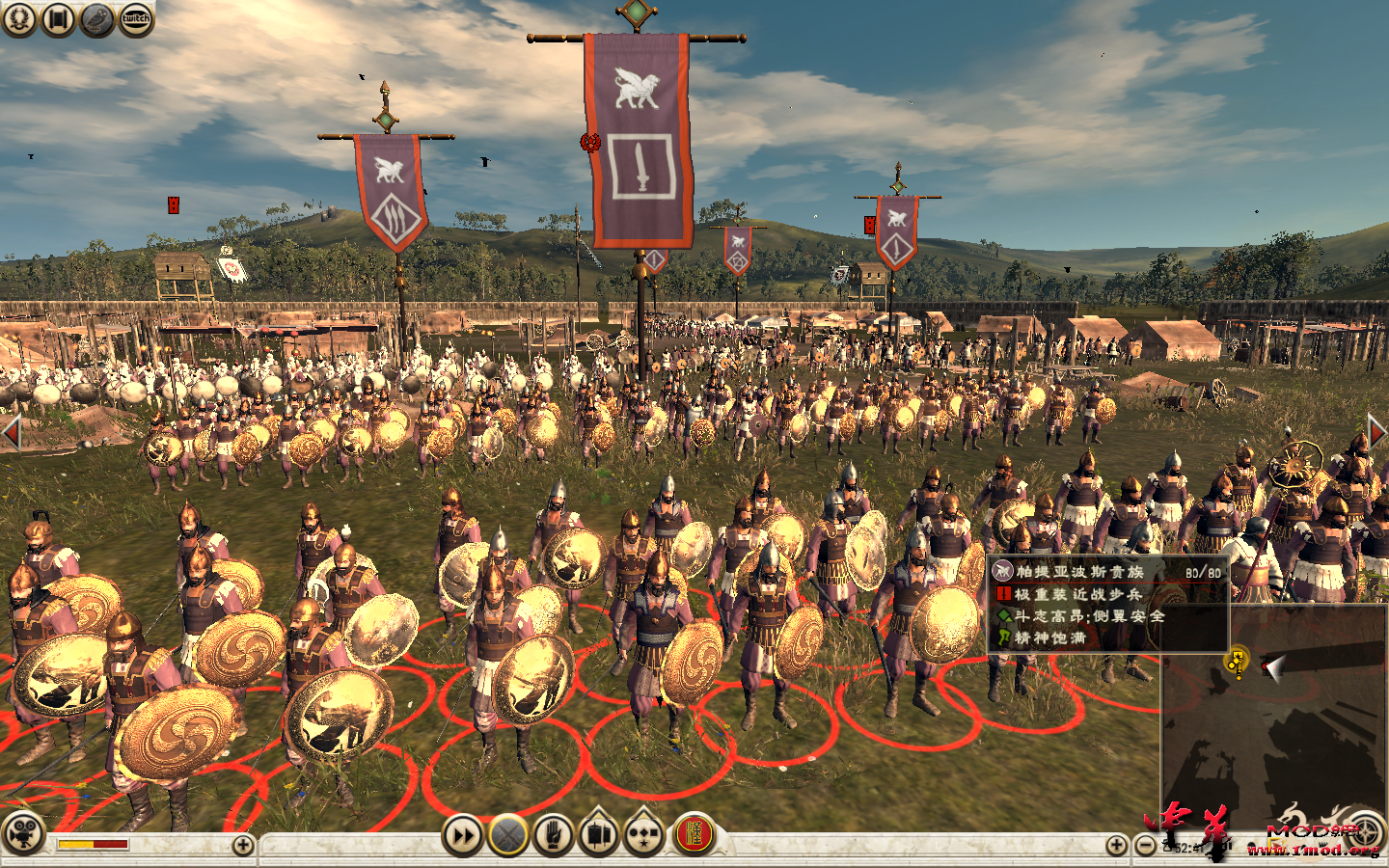Open the Twitch streaming panel
The width and height of the screenshot is (1389, 868).
[x=134, y=18]
